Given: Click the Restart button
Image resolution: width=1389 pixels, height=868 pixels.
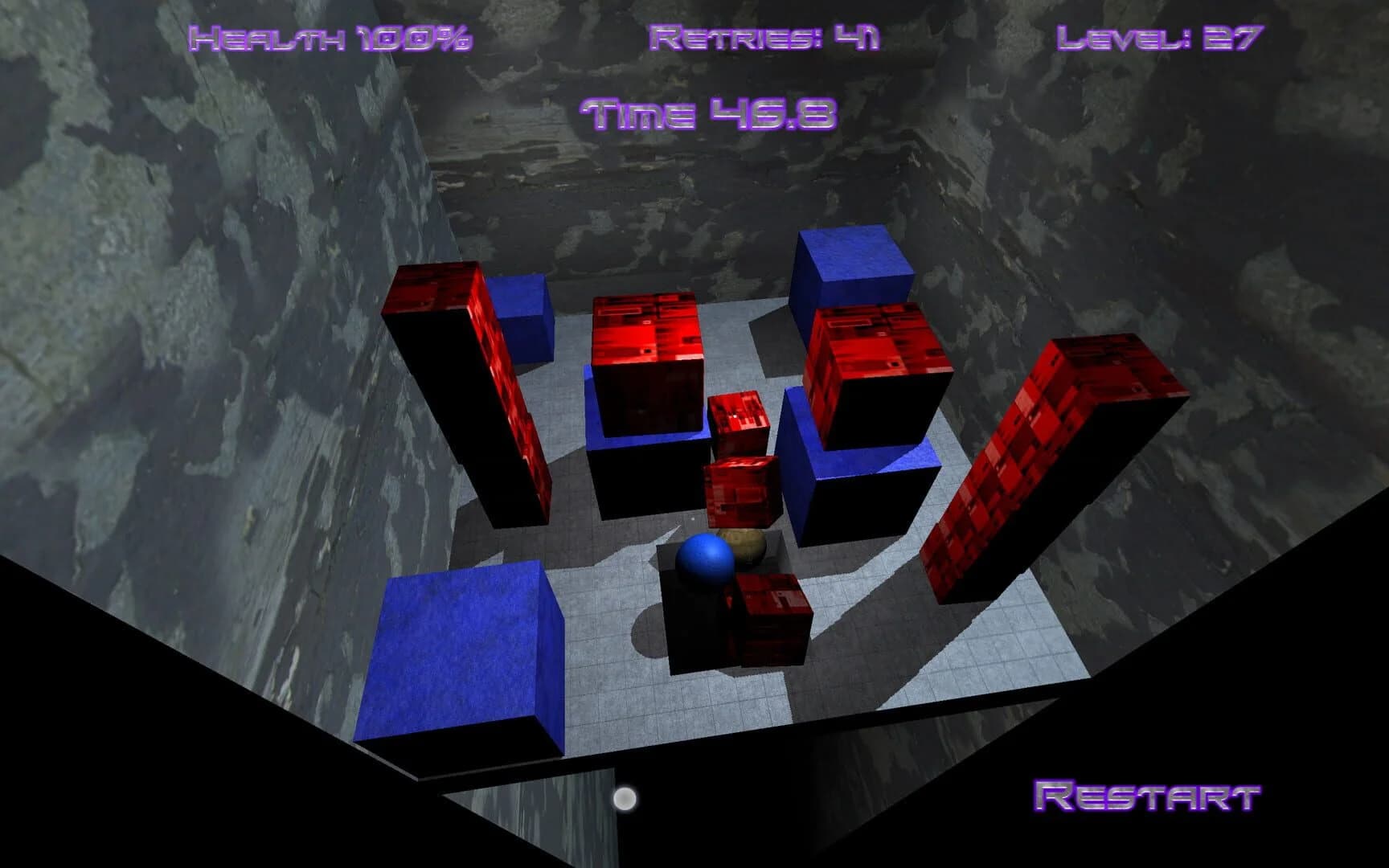Looking at the screenshot, I should (1148, 796).
